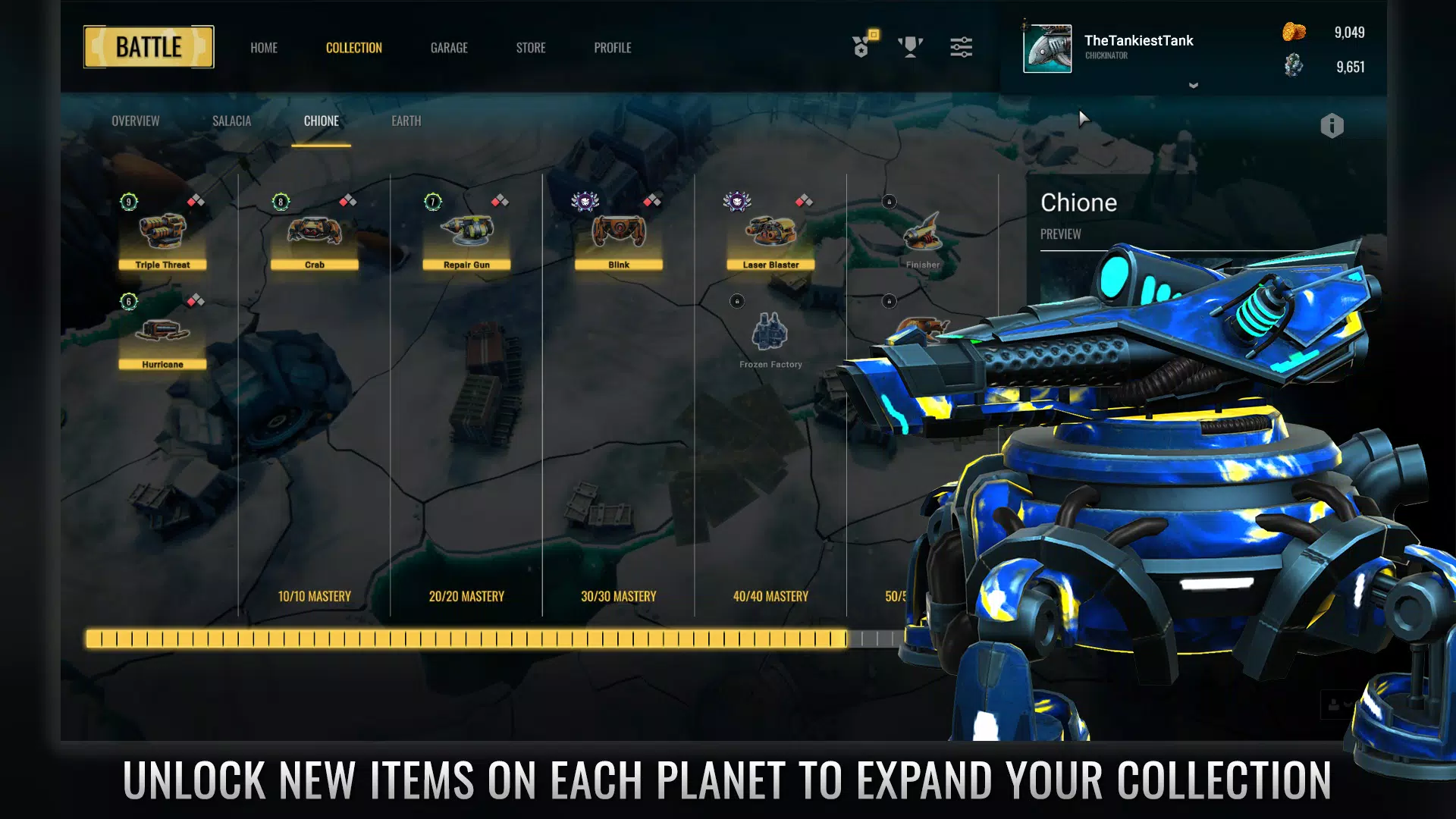Screen dimensions: 1456x819
Task: Select the skull icon above the Blink item
Action: tap(584, 202)
